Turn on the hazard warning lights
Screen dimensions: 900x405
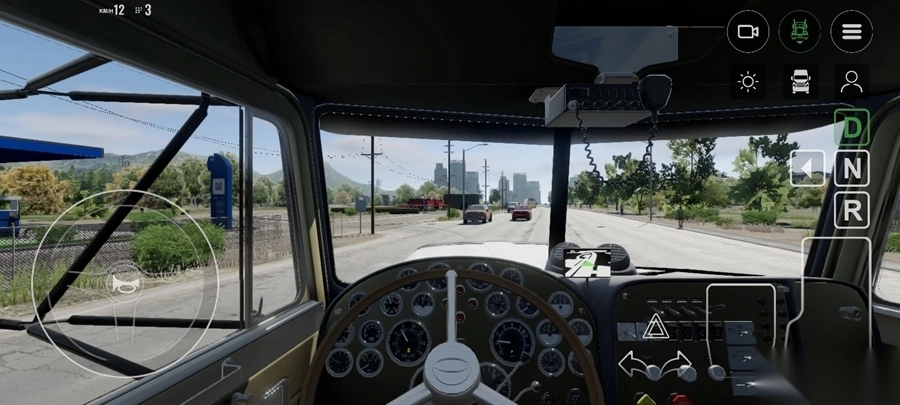pos(655,326)
